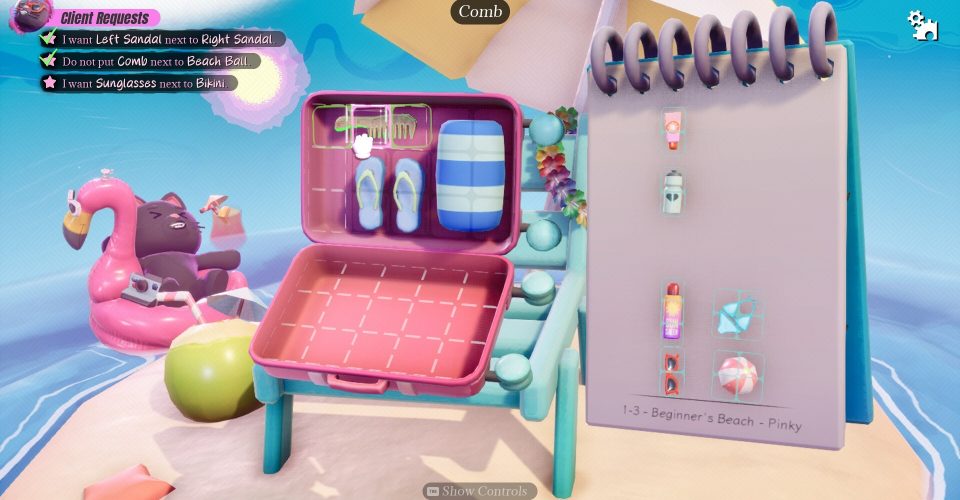Image resolution: width=960 pixels, height=500 pixels.
Task: Grab the pink sunscreen tube on the notepad
Action: 672,130
